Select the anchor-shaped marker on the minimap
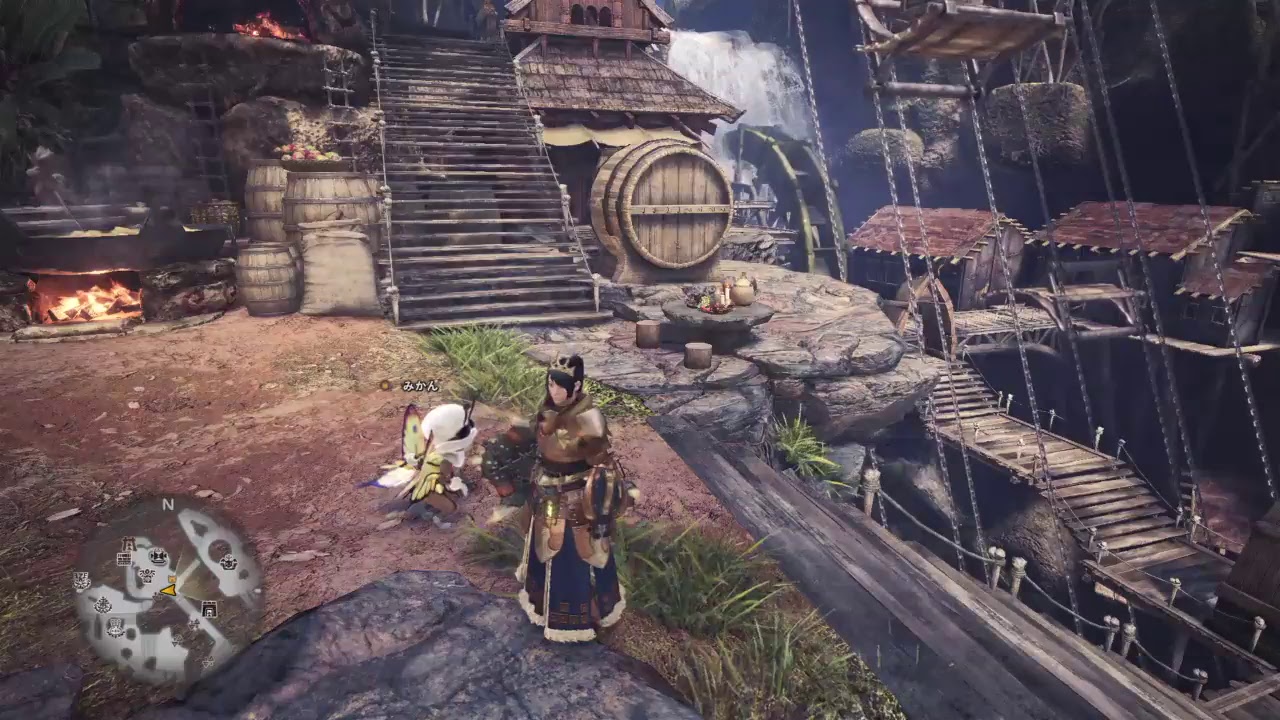The width and height of the screenshot is (1280, 720). pos(103,605)
